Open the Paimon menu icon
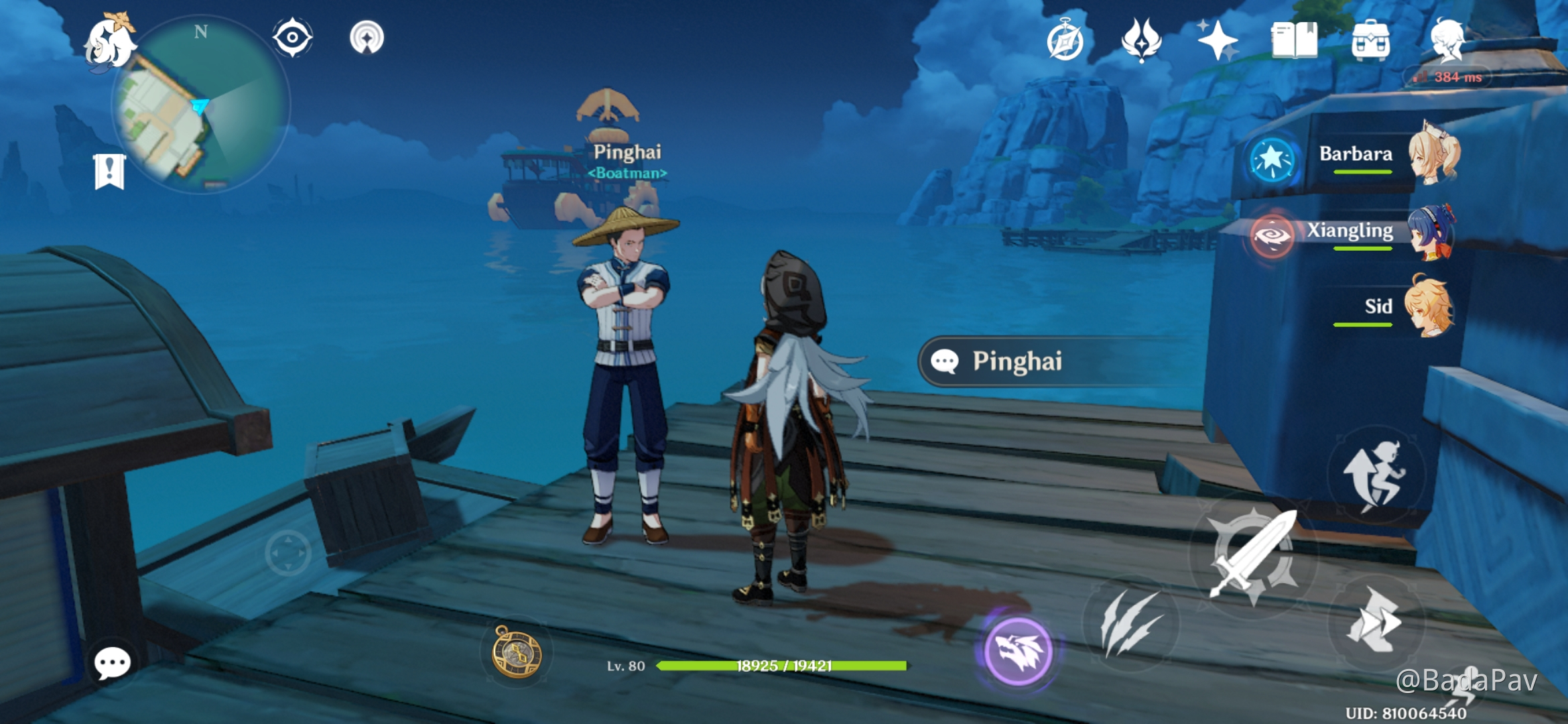Viewport: 1568px width, 724px height. pos(109,42)
